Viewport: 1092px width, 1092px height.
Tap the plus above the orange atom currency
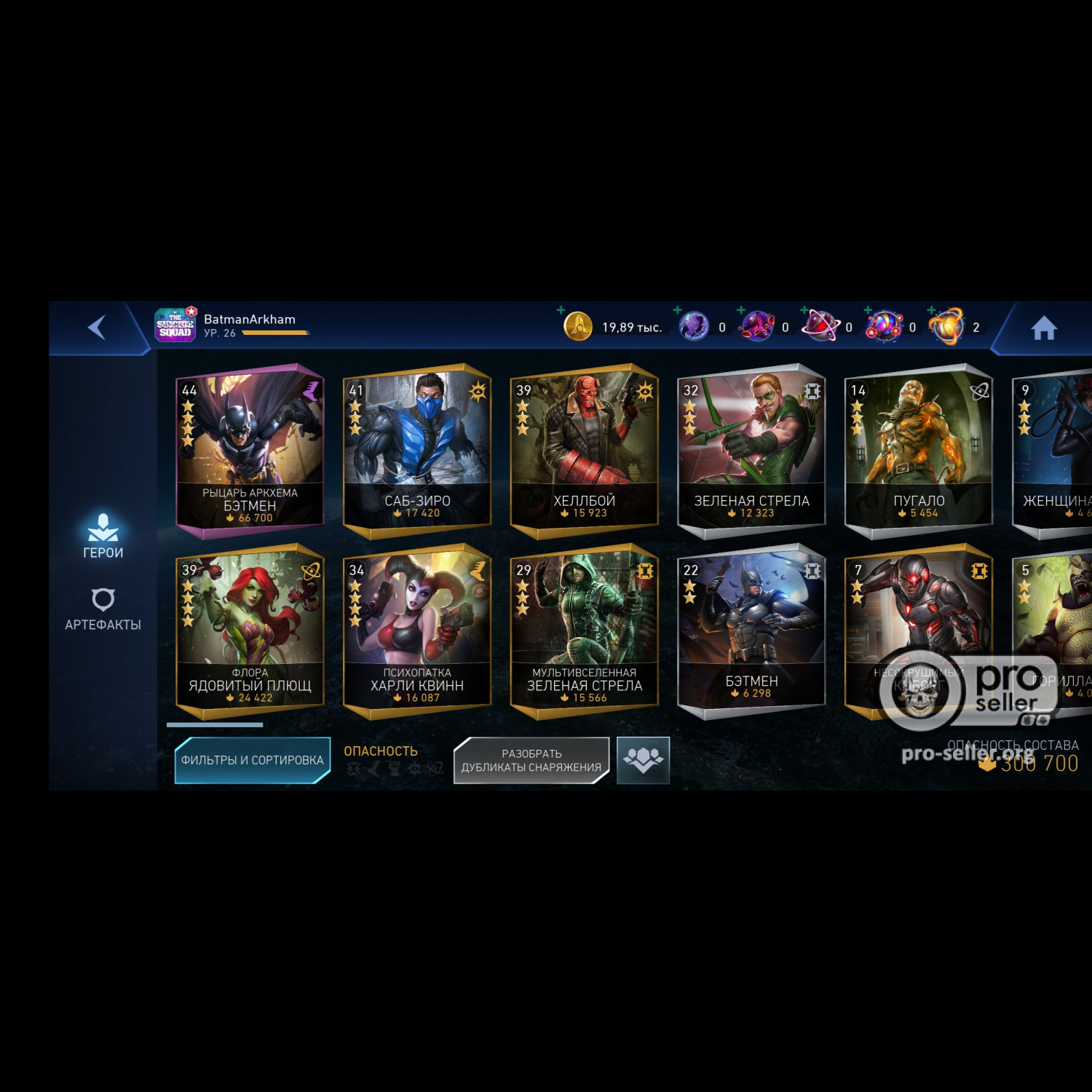(x=930, y=309)
